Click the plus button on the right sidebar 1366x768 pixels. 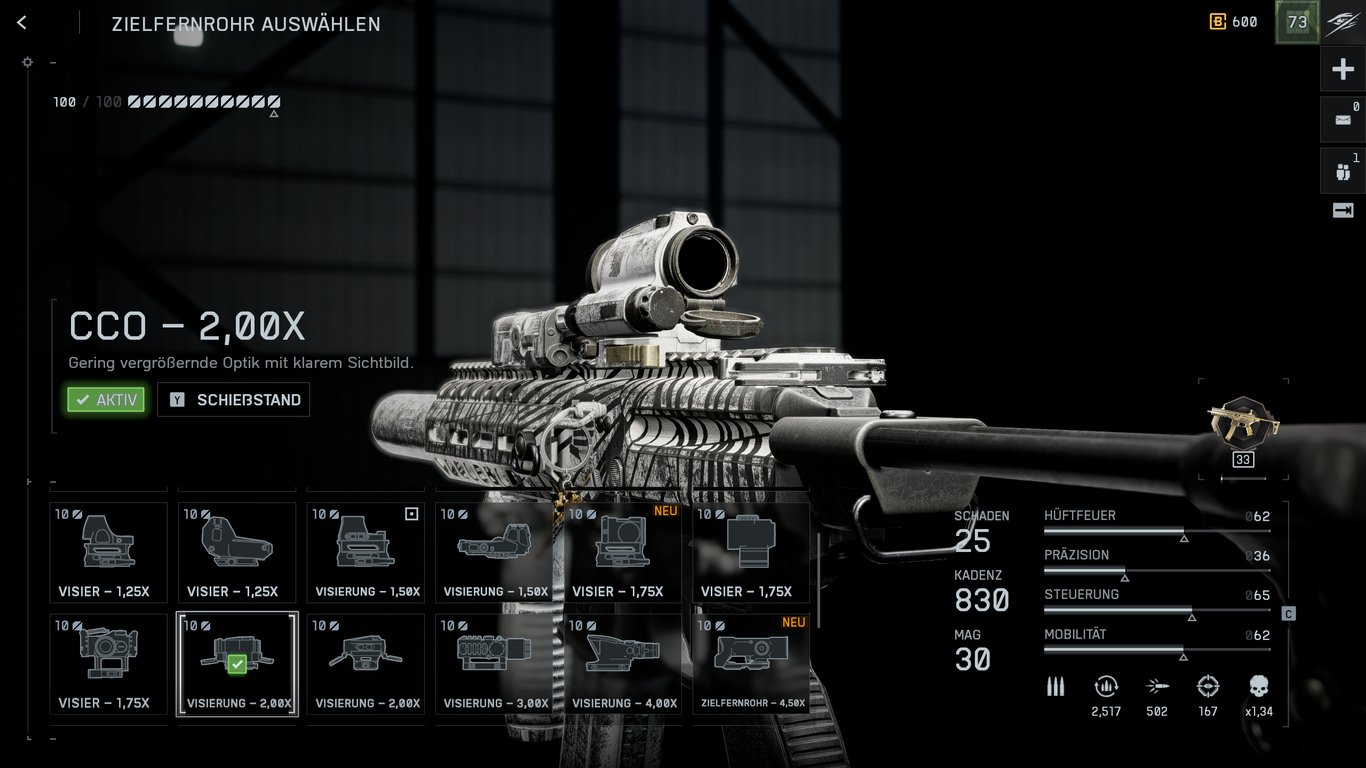[x=1342, y=70]
